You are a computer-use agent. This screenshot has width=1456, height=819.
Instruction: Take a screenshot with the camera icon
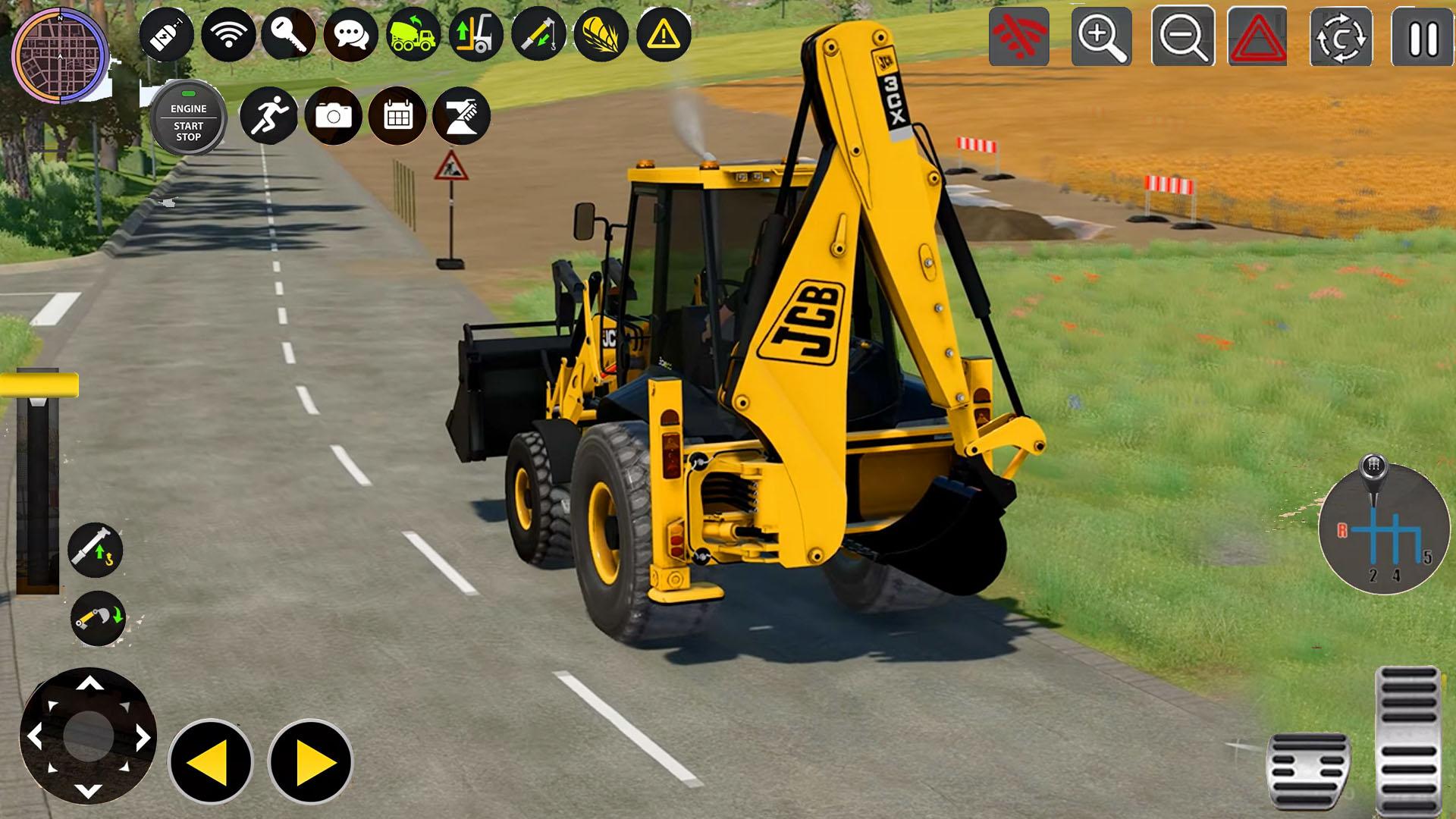coord(334,115)
